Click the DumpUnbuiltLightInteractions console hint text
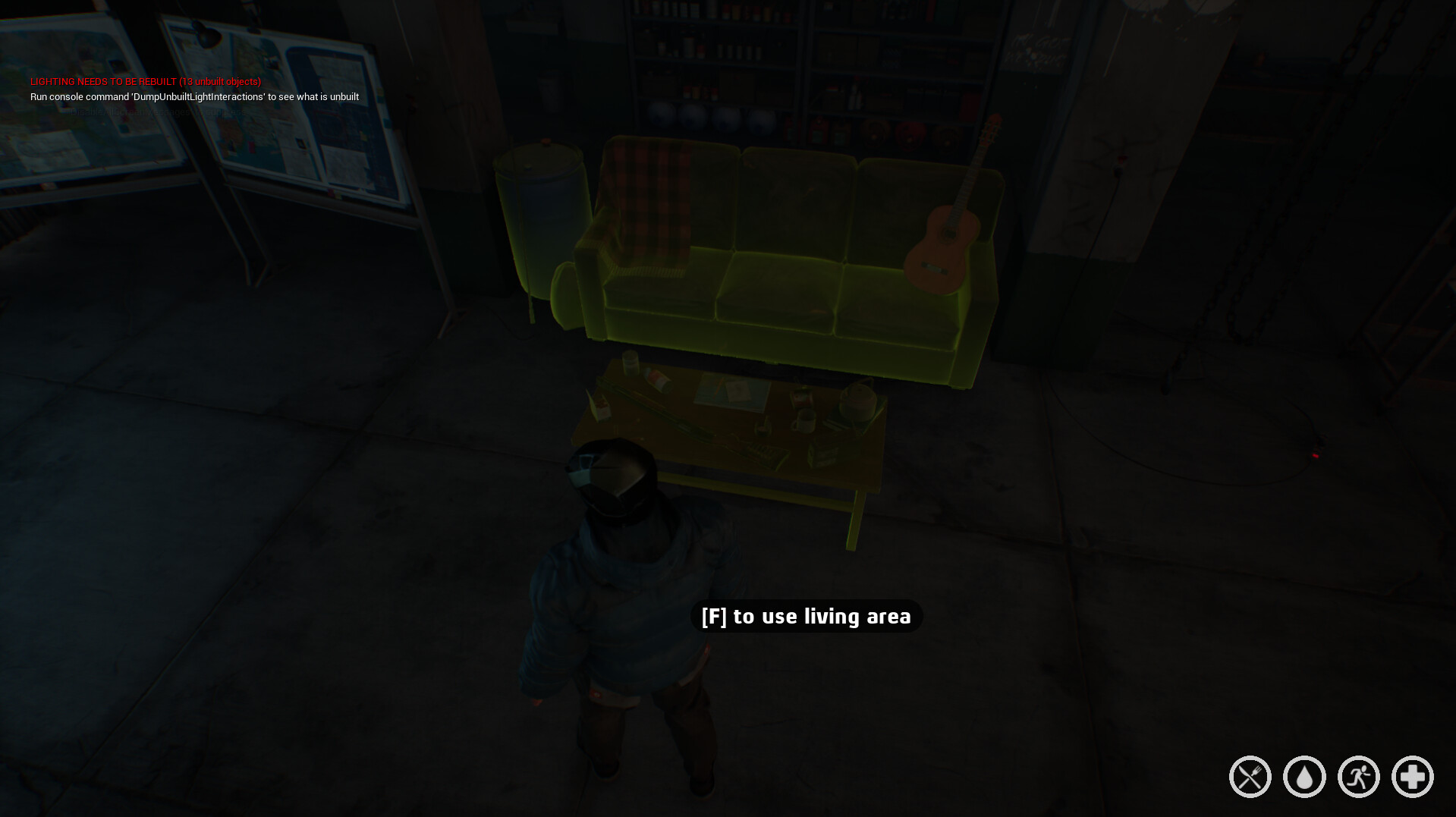Viewport: 1456px width, 817px height. [194, 96]
